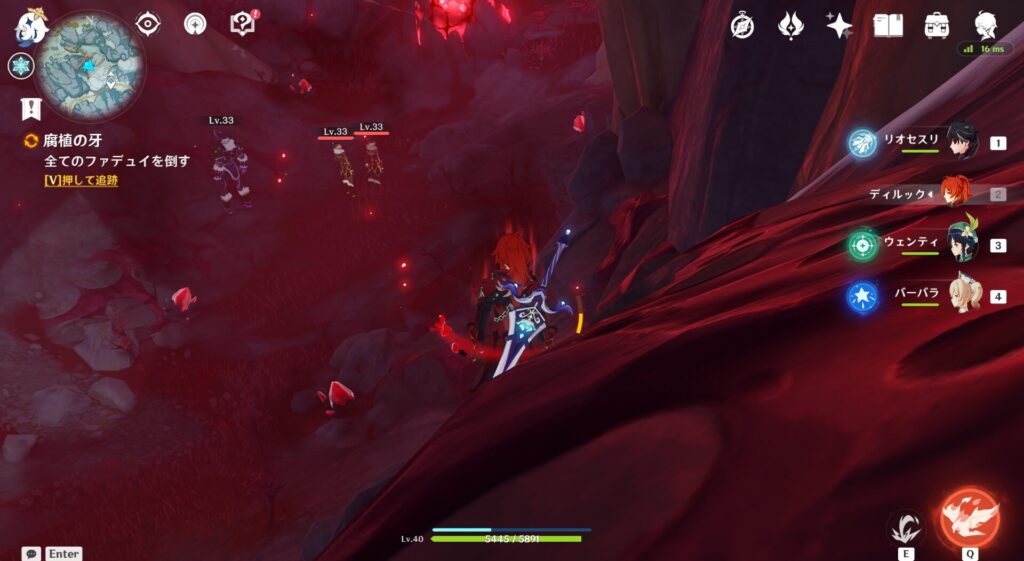Click the snowflake icon beside the minimap
The width and height of the screenshot is (1024, 561).
pos(20,66)
